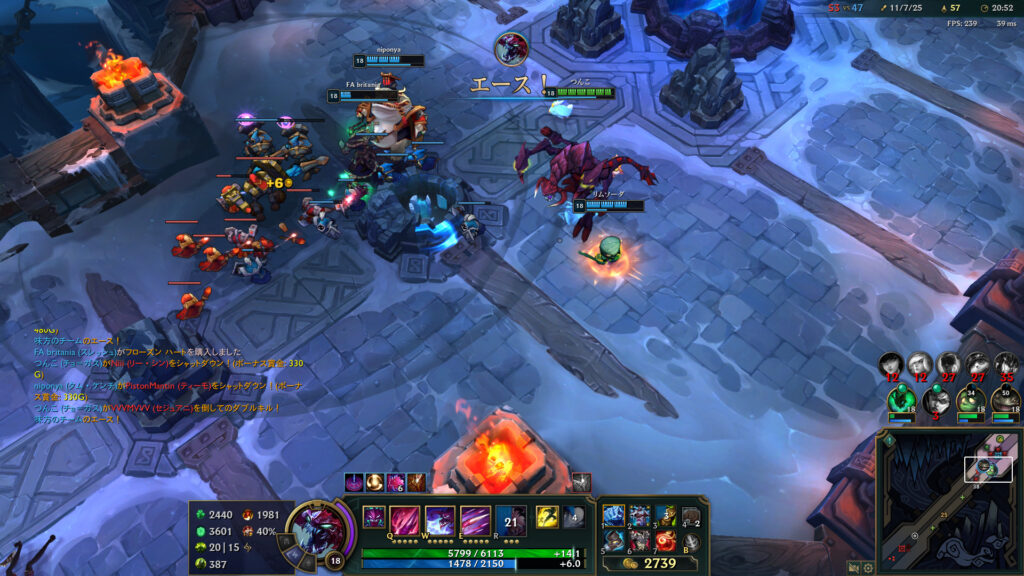Click the passive ability icon beside Q

373,517
